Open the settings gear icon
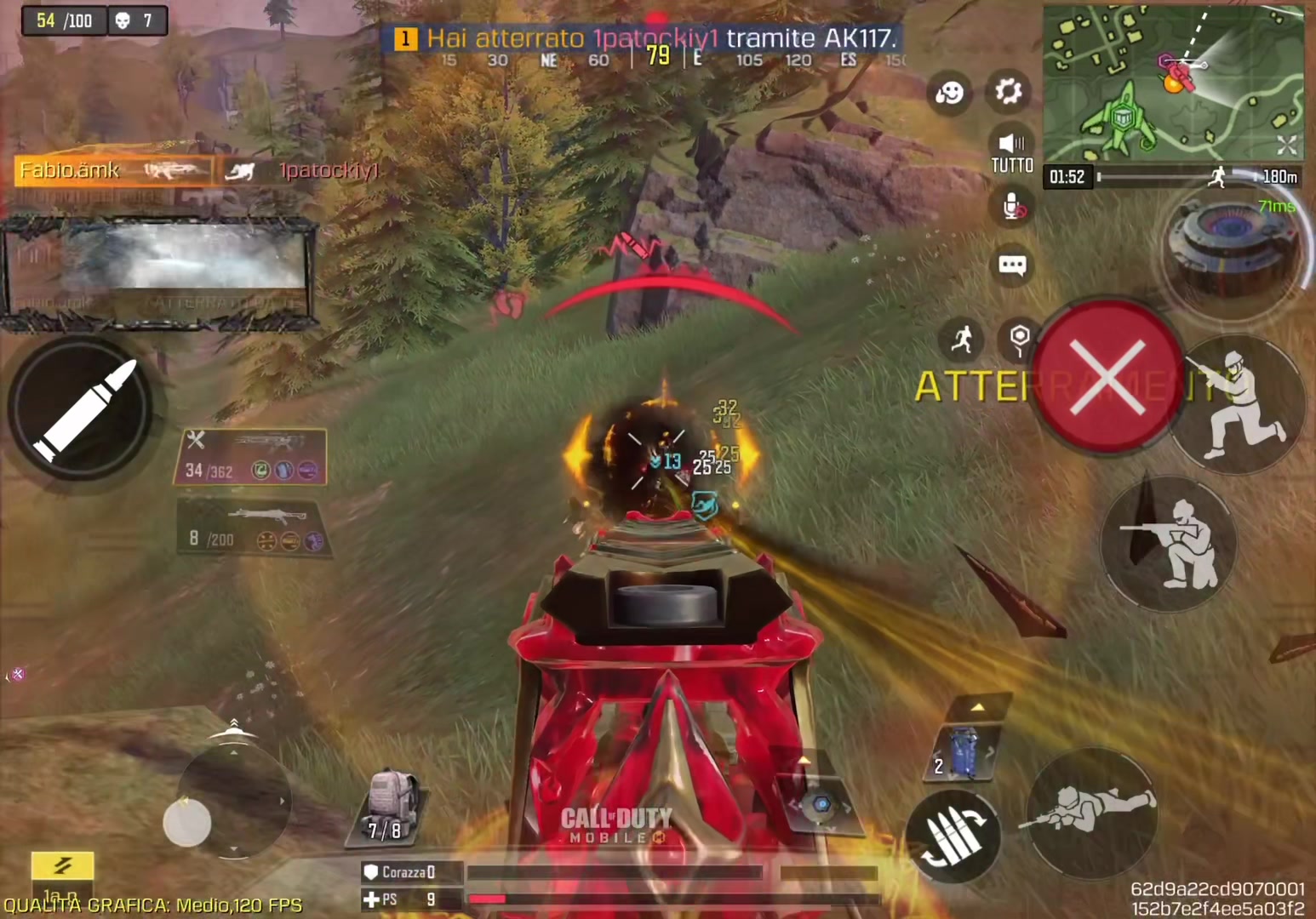 click(x=1009, y=91)
